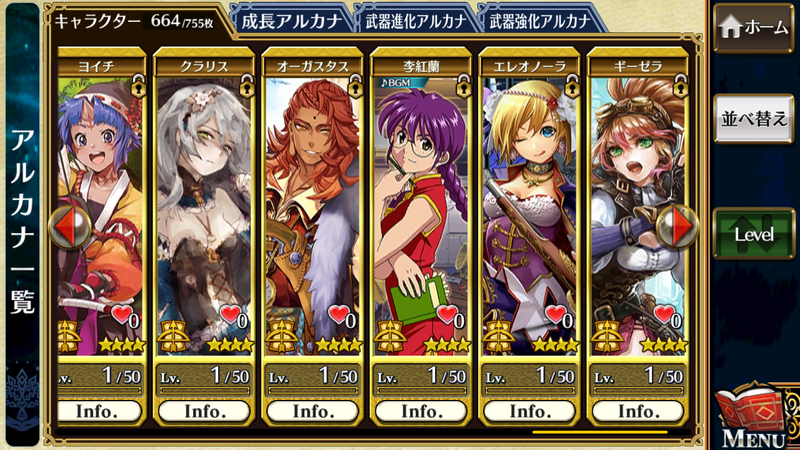Select the 李紅蘭 character card
Viewport: 800px width, 450px height.
tap(419, 200)
